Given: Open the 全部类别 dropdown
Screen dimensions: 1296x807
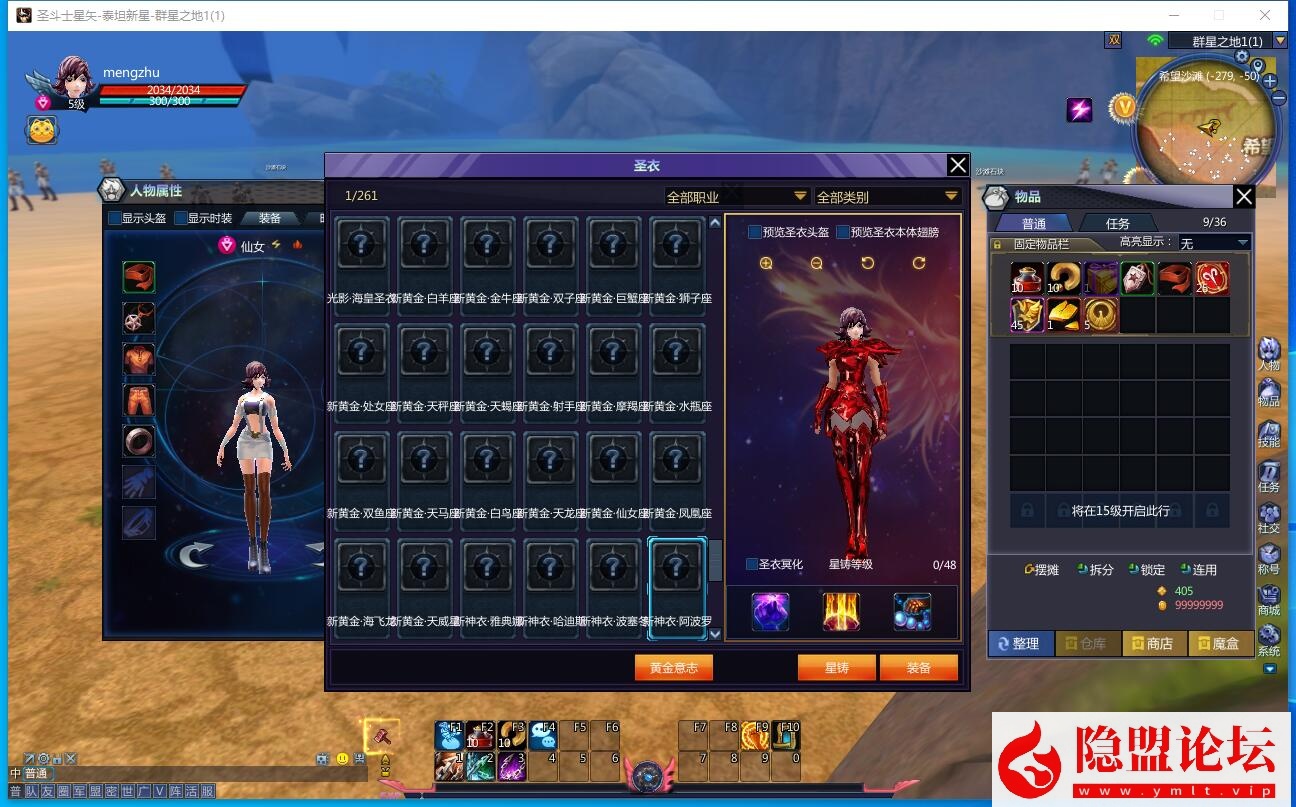Looking at the screenshot, I should pyautogui.click(x=890, y=197).
